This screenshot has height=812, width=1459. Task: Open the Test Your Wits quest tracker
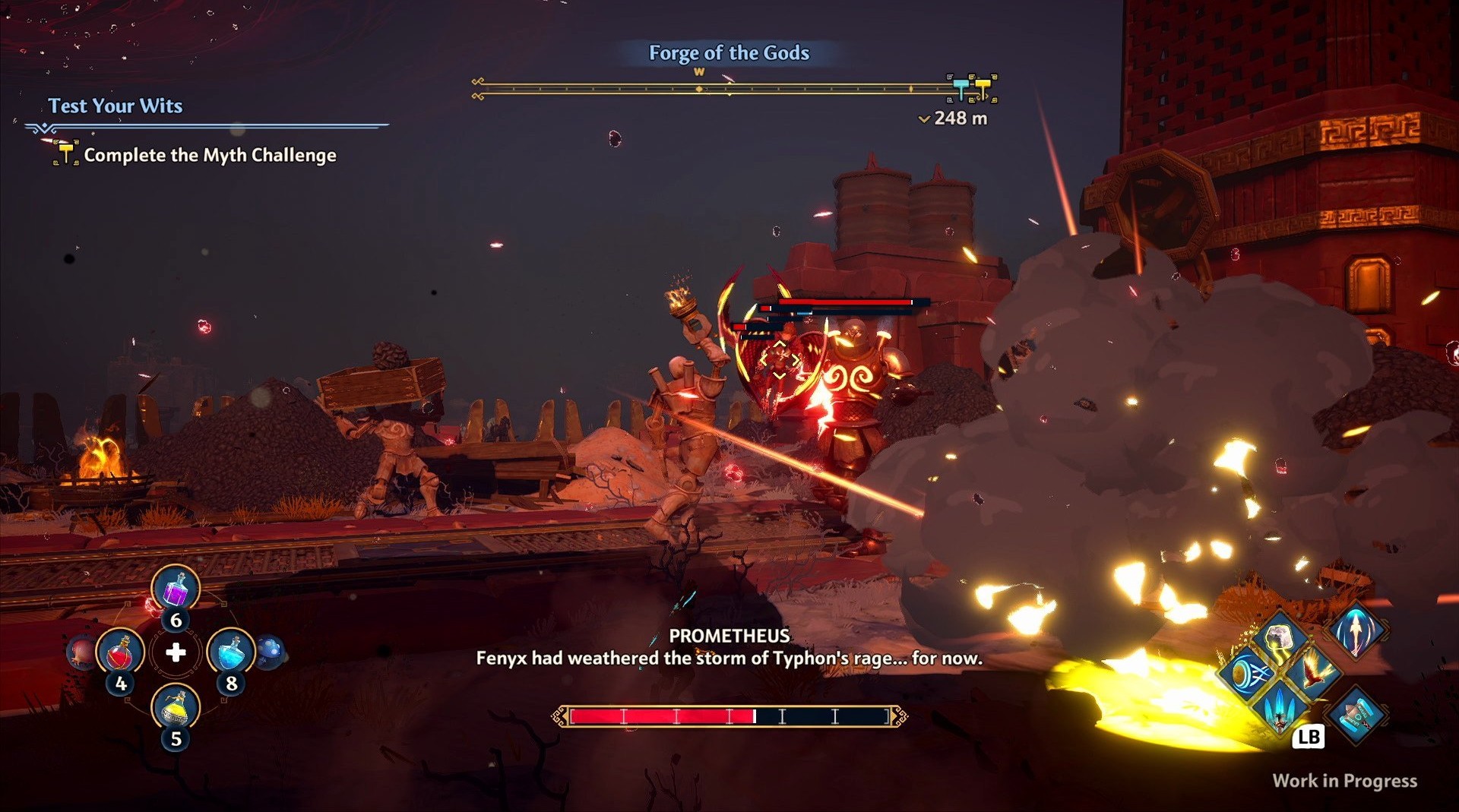click(116, 106)
